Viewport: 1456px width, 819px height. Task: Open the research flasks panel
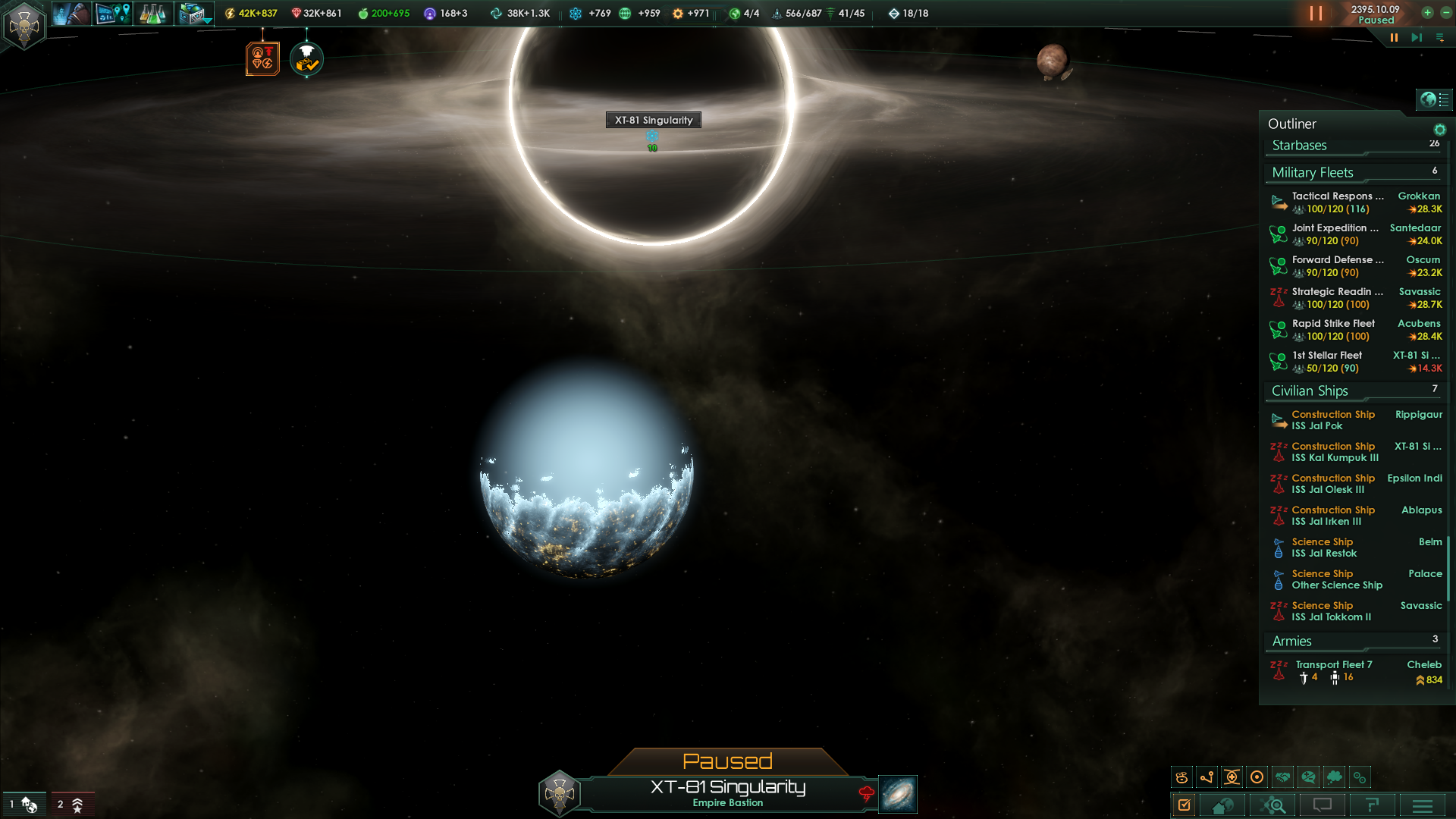pos(152,13)
